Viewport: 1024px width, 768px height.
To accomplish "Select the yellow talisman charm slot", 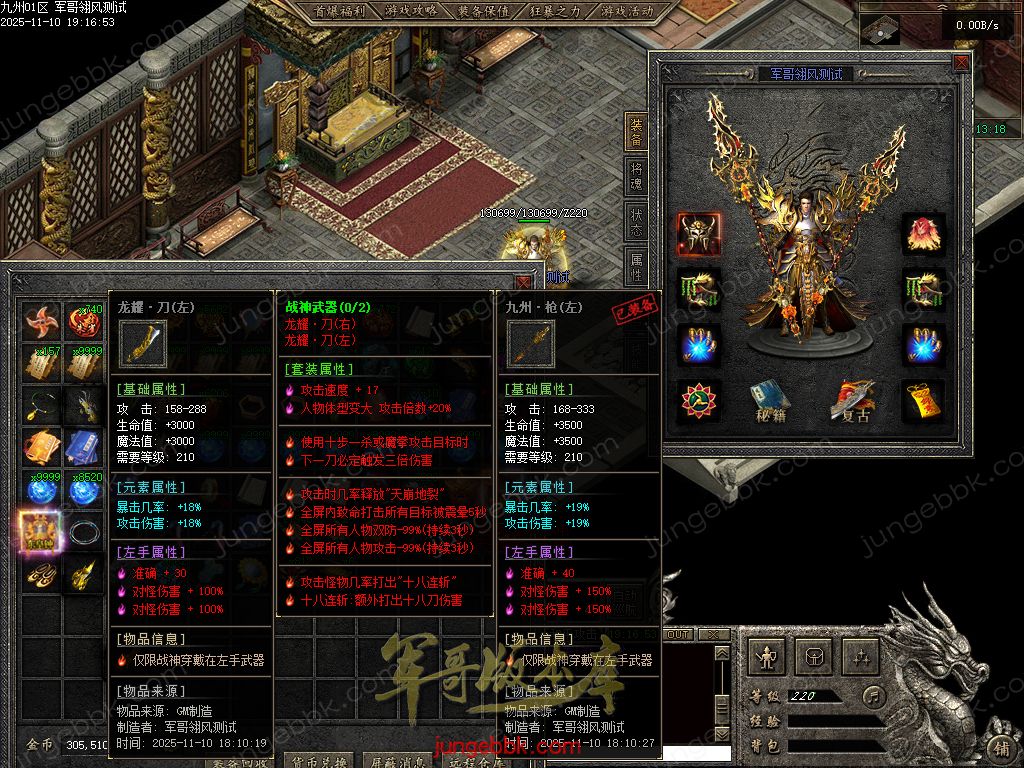I will (x=923, y=399).
